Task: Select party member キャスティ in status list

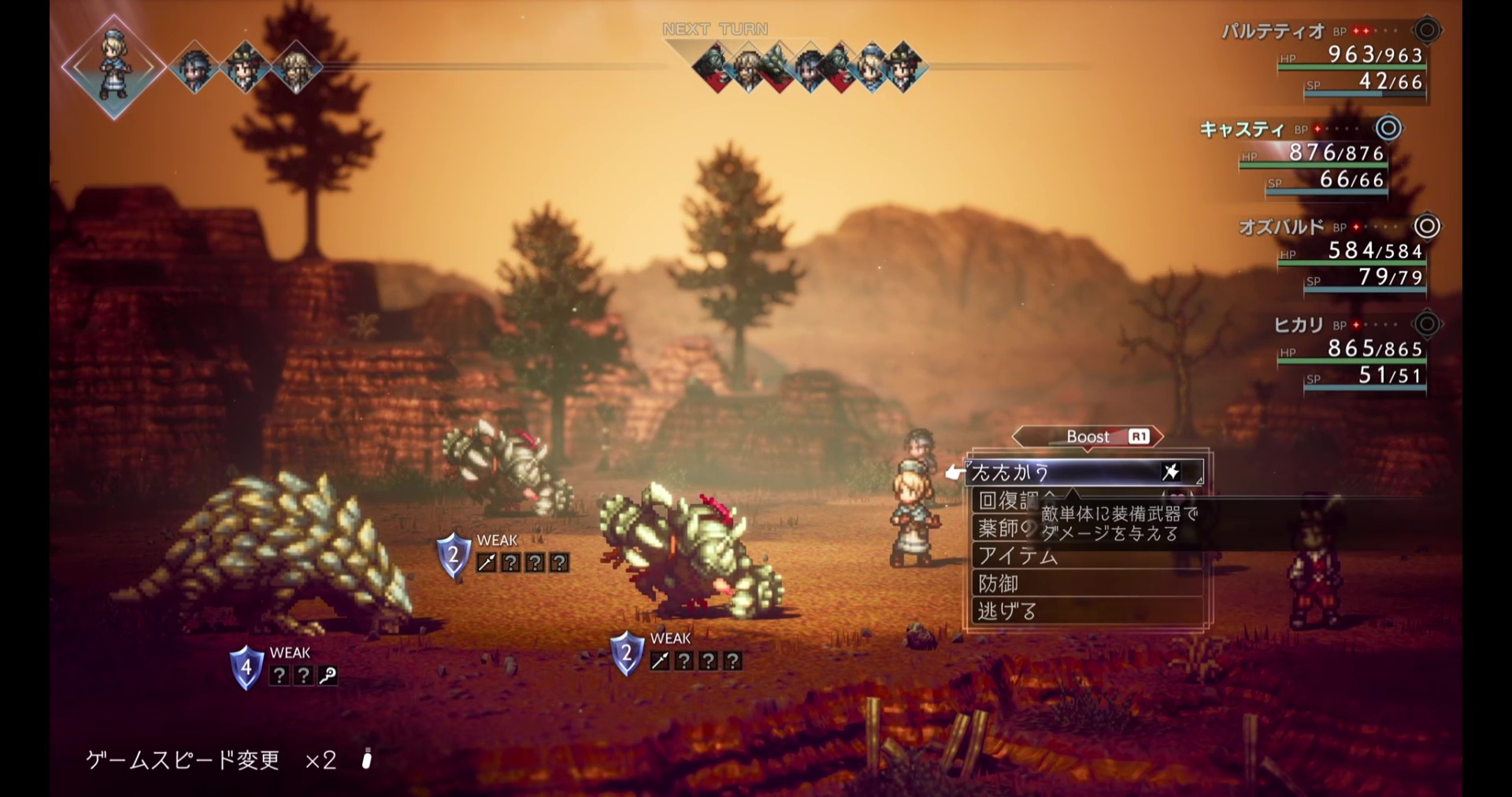Action: tap(1241, 129)
